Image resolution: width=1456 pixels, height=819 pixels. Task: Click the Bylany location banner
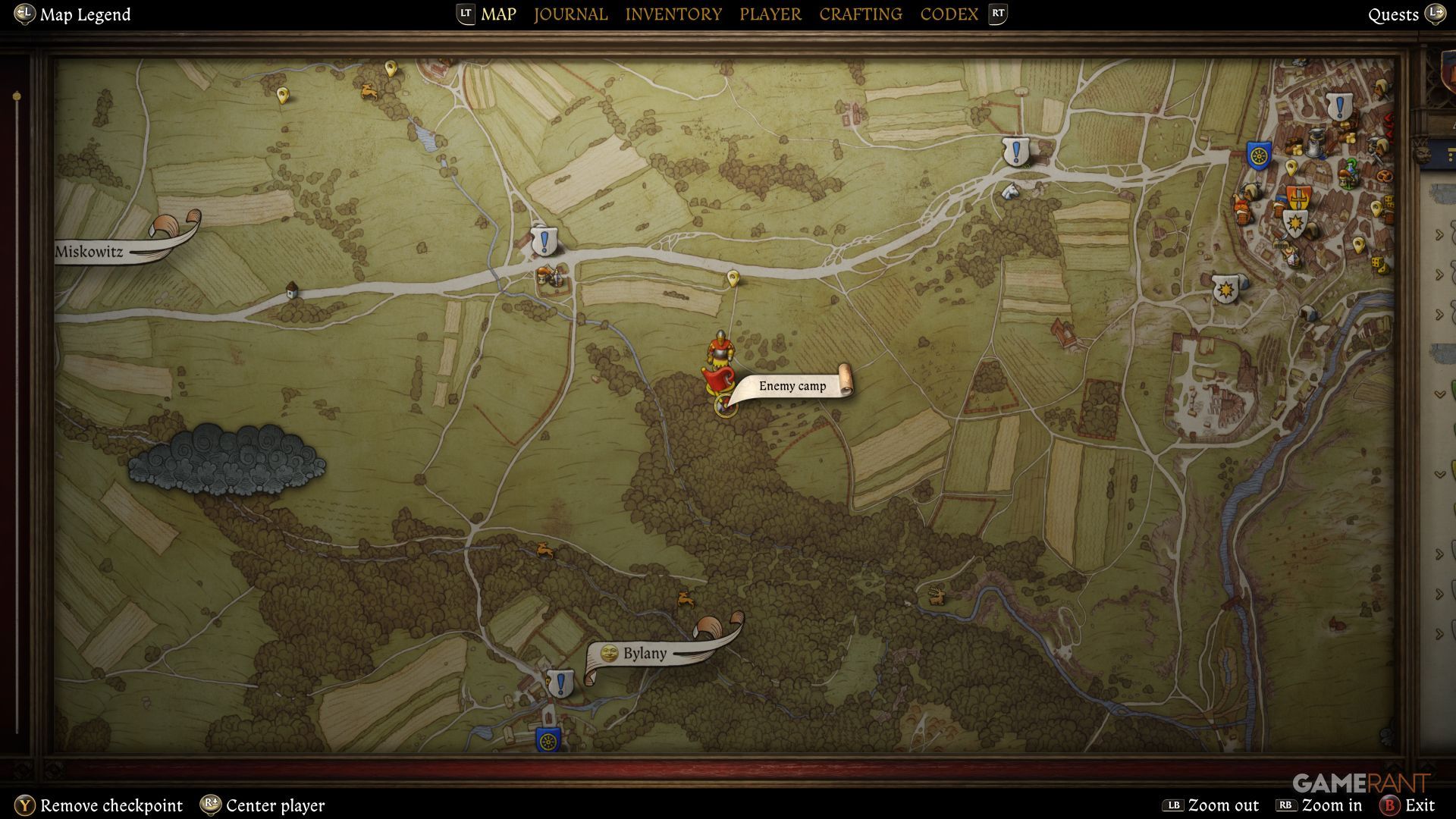(645, 651)
